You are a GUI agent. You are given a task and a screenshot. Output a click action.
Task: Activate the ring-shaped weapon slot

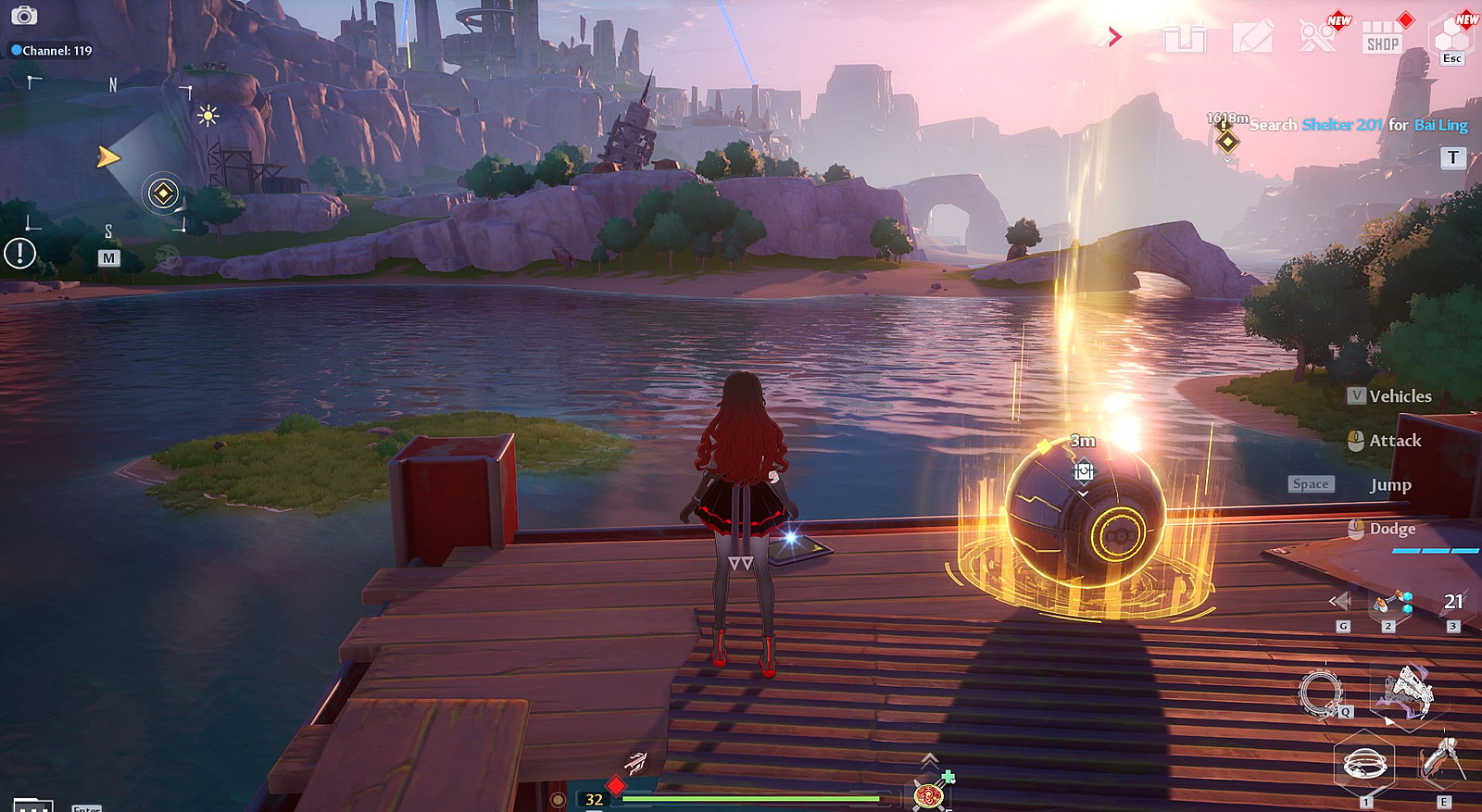[x=1321, y=693]
